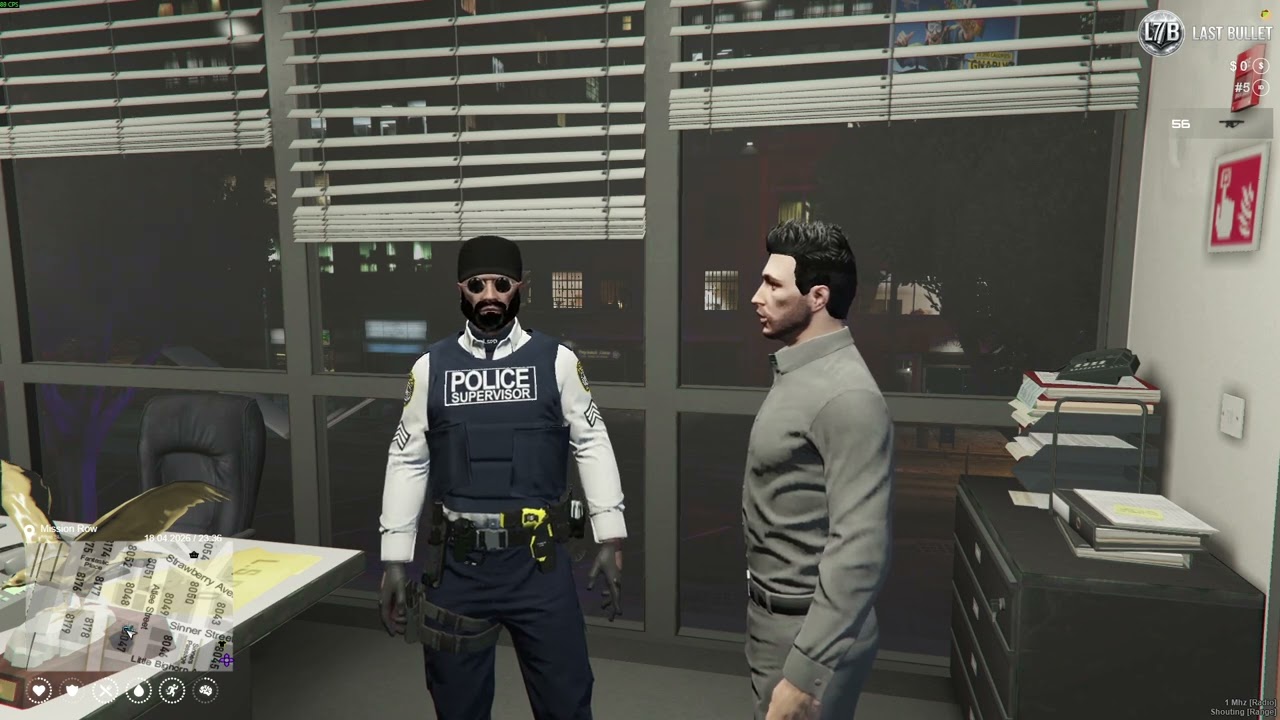This screenshot has width=1280, height=720.
Task: Select the shield armor status icon
Action: (x=72, y=690)
